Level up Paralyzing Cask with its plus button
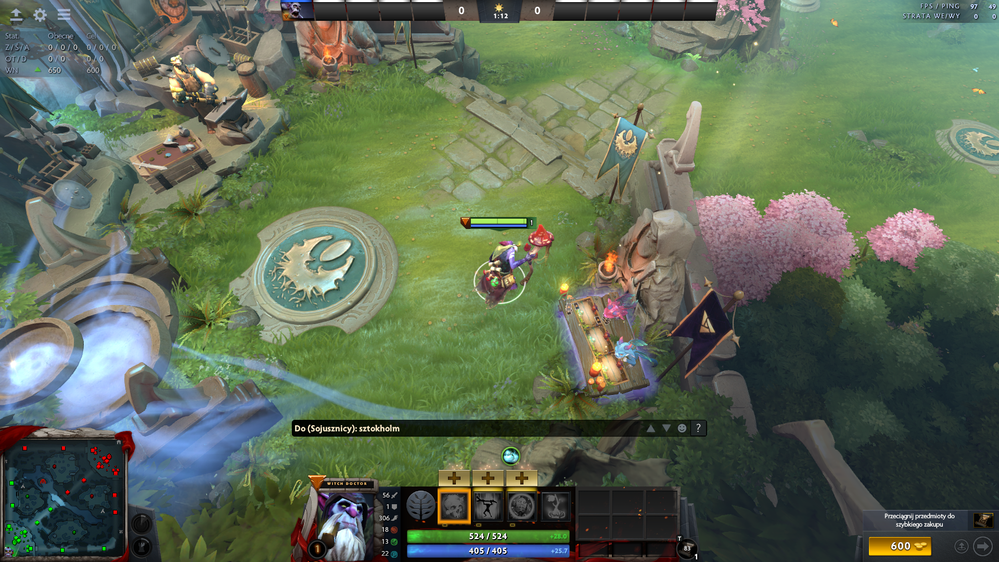Viewport: 999px width, 562px height. pos(454,478)
